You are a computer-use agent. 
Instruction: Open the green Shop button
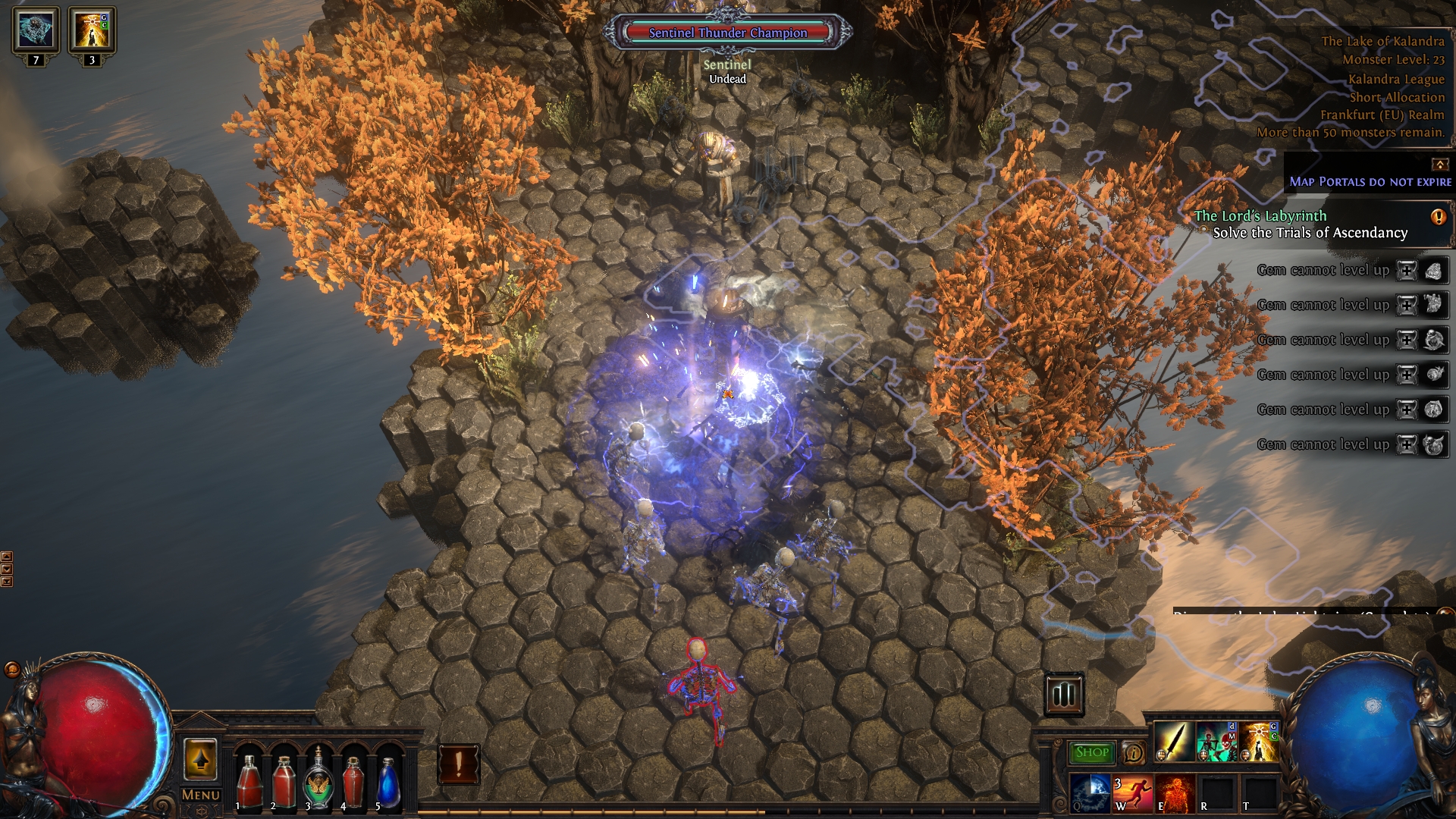(1092, 752)
